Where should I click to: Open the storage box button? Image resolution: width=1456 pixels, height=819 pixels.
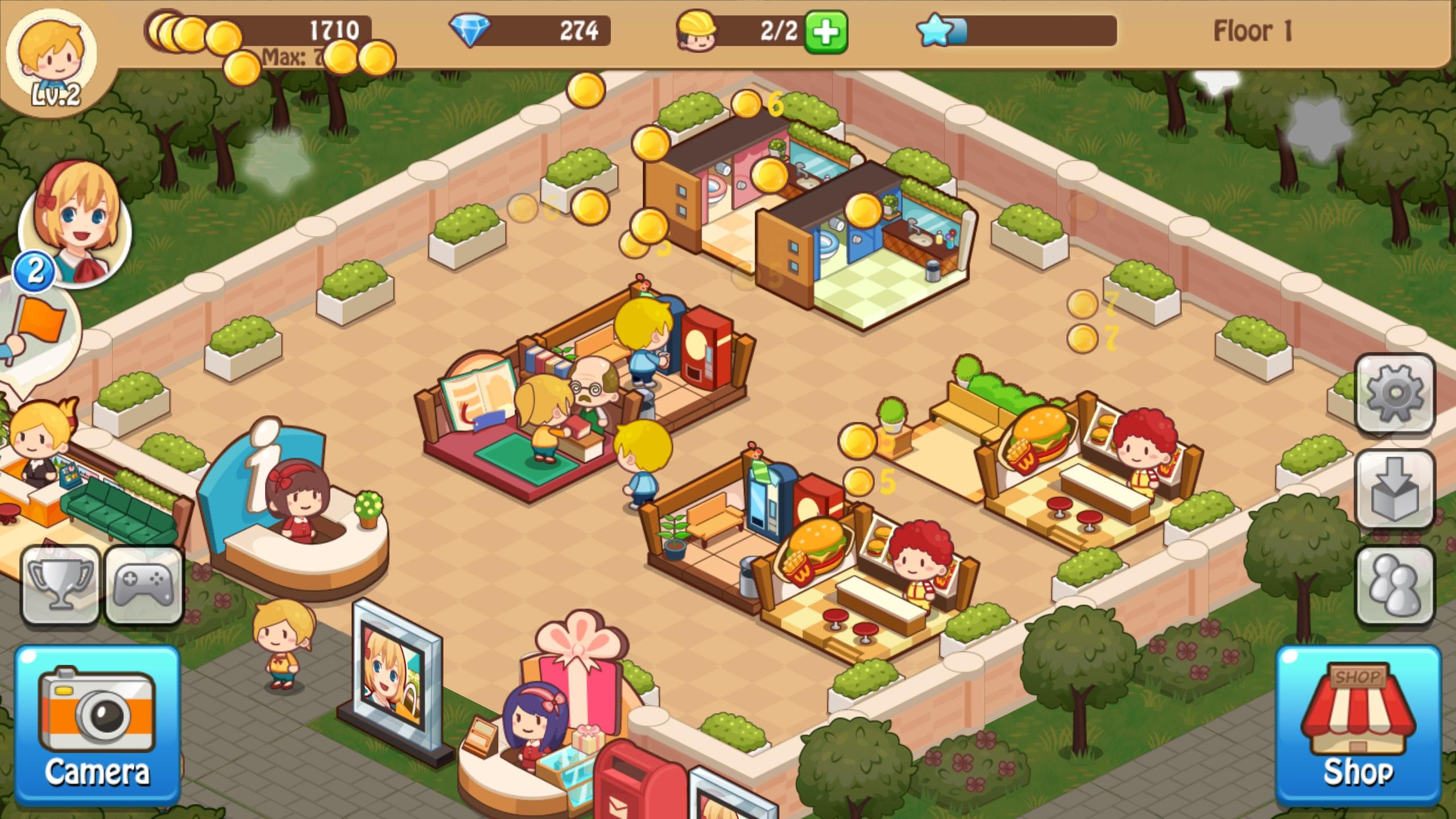coord(1395,489)
